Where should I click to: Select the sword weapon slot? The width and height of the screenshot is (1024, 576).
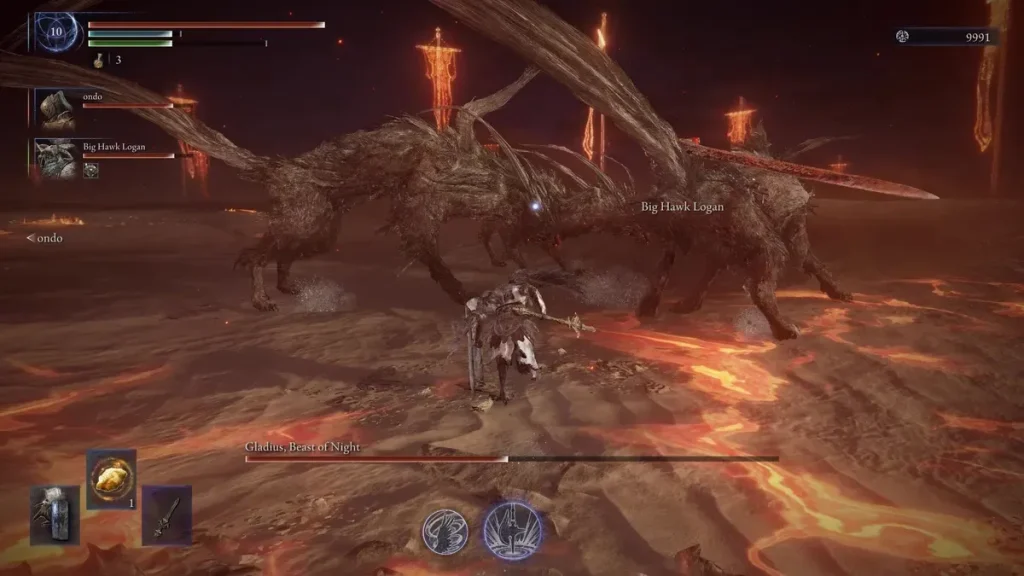[166, 514]
